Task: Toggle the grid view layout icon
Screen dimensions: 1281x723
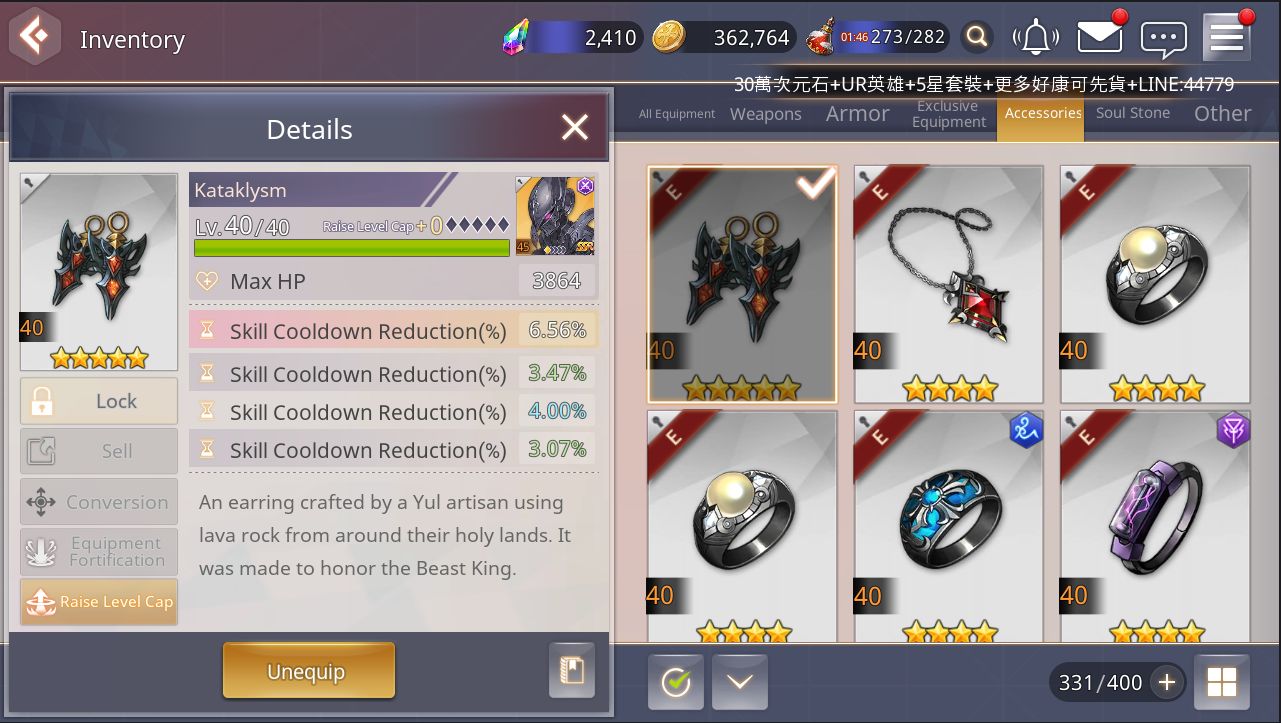Action: [1221, 682]
